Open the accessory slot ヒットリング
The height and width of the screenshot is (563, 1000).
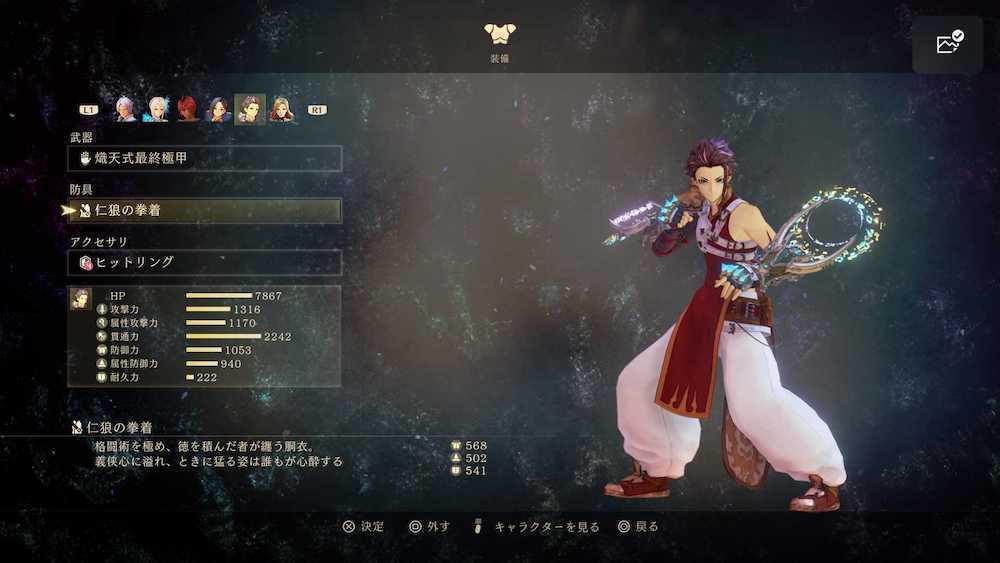click(x=205, y=262)
